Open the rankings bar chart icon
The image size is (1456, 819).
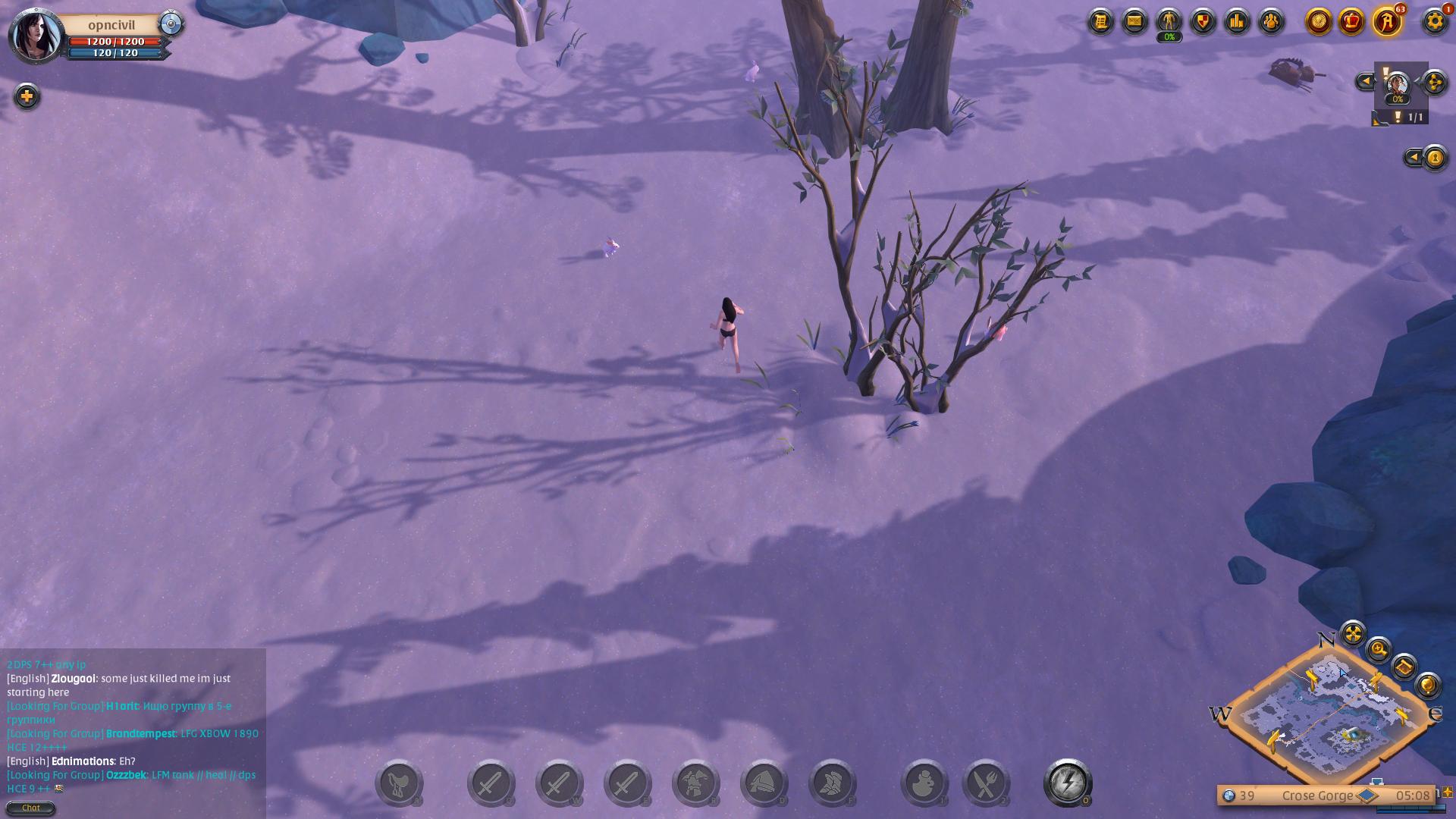(1237, 21)
